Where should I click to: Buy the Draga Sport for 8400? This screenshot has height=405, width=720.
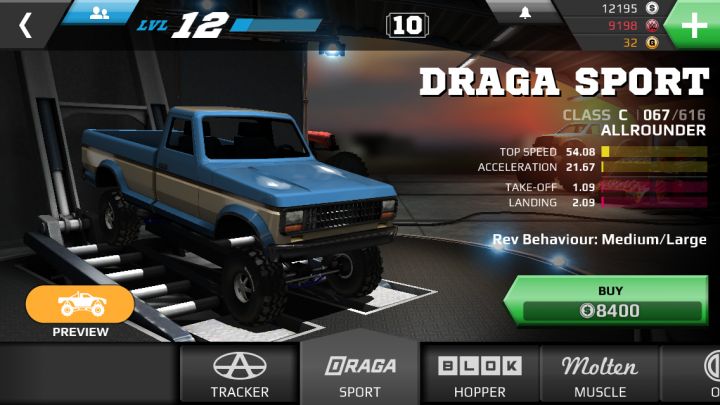(x=610, y=301)
